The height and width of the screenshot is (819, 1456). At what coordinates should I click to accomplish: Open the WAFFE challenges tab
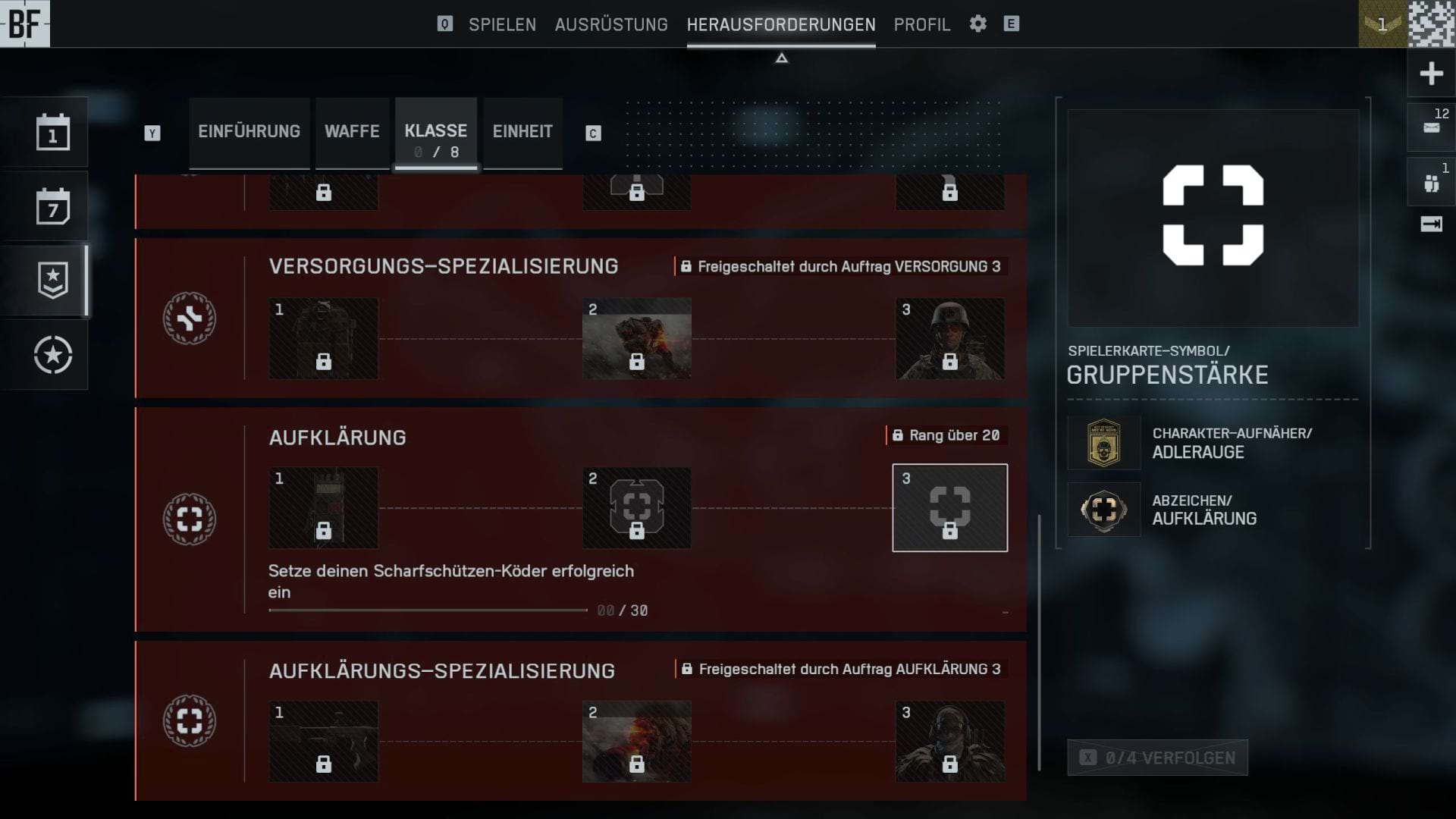(352, 132)
